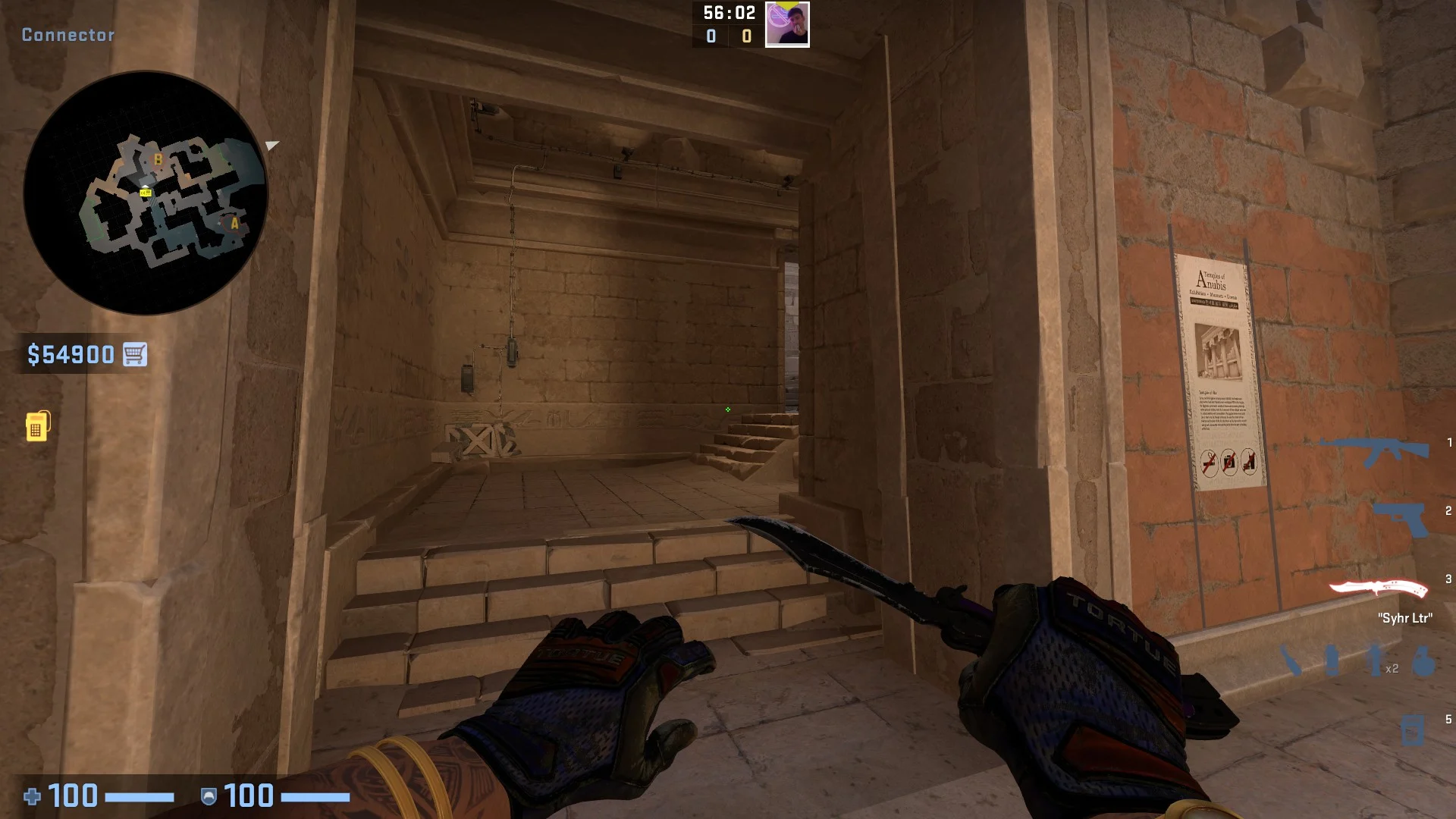Select the player avatar in the scoreboard
Image resolution: width=1456 pixels, height=819 pixels.
[787, 25]
